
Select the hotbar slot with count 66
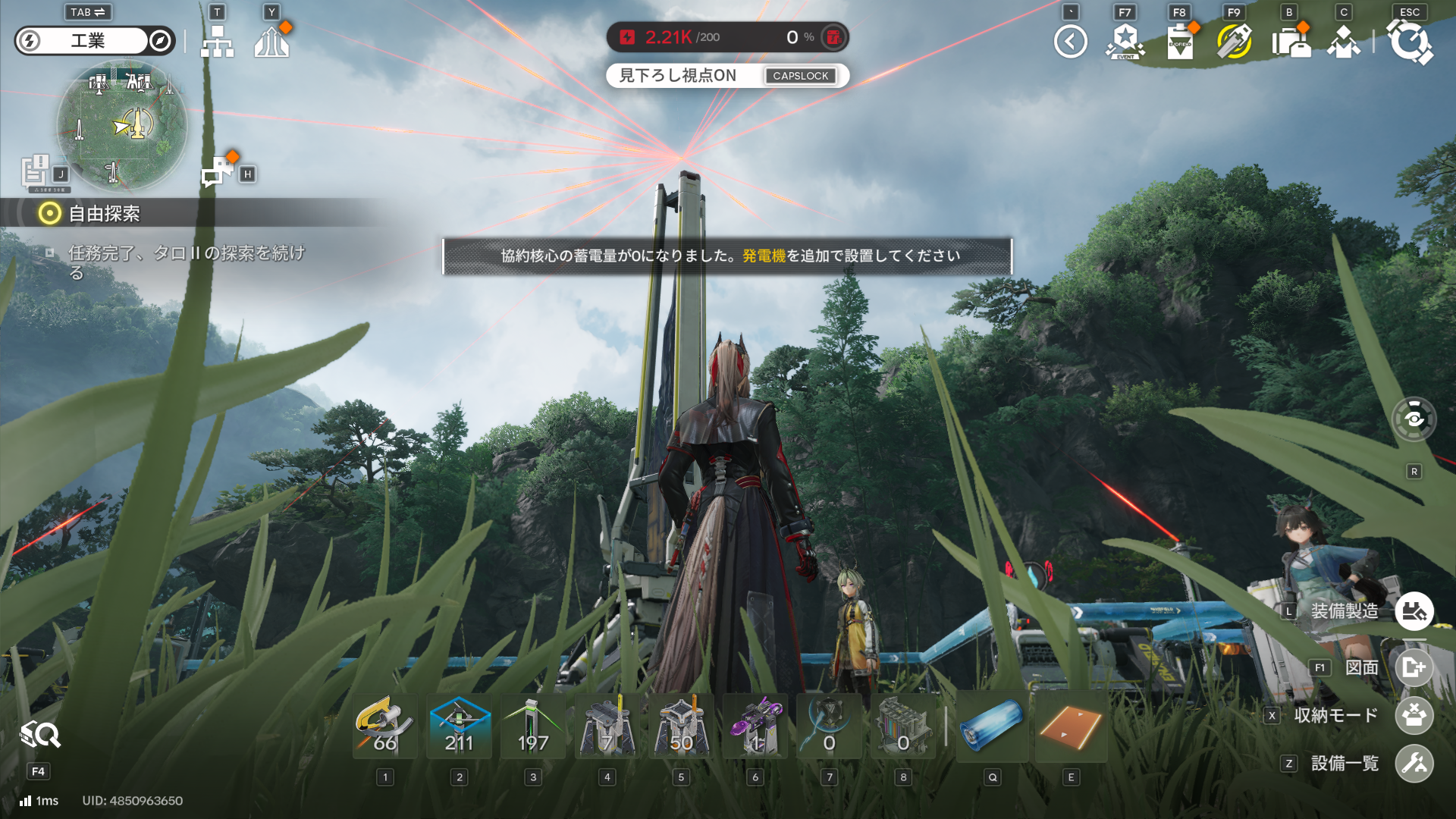[385, 726]
